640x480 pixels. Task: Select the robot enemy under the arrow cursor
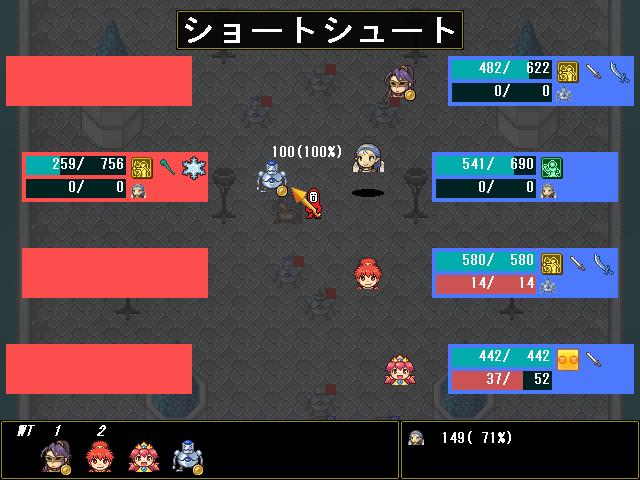(x=270, y=179)
